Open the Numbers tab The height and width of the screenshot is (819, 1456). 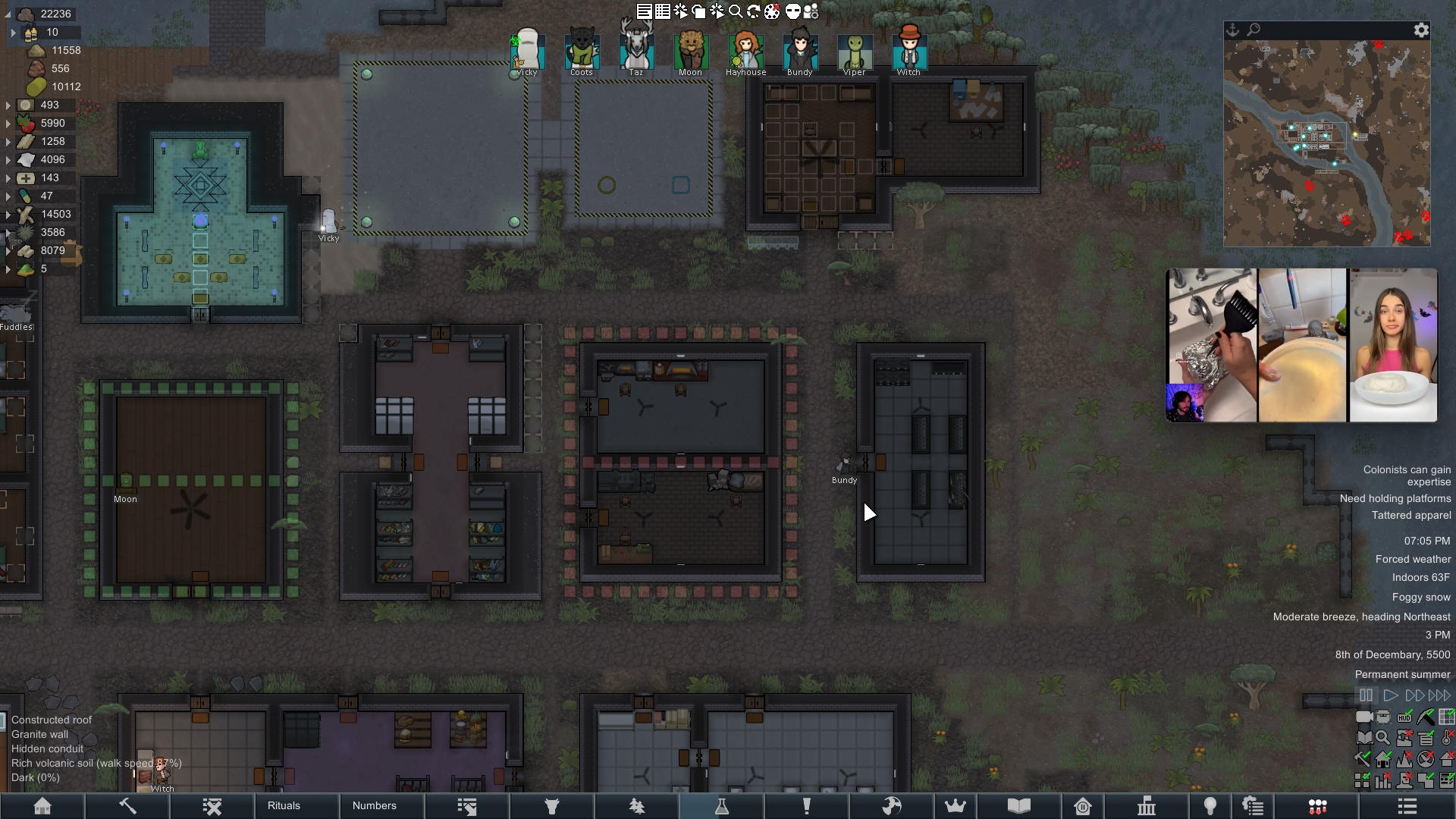point(375,805)
